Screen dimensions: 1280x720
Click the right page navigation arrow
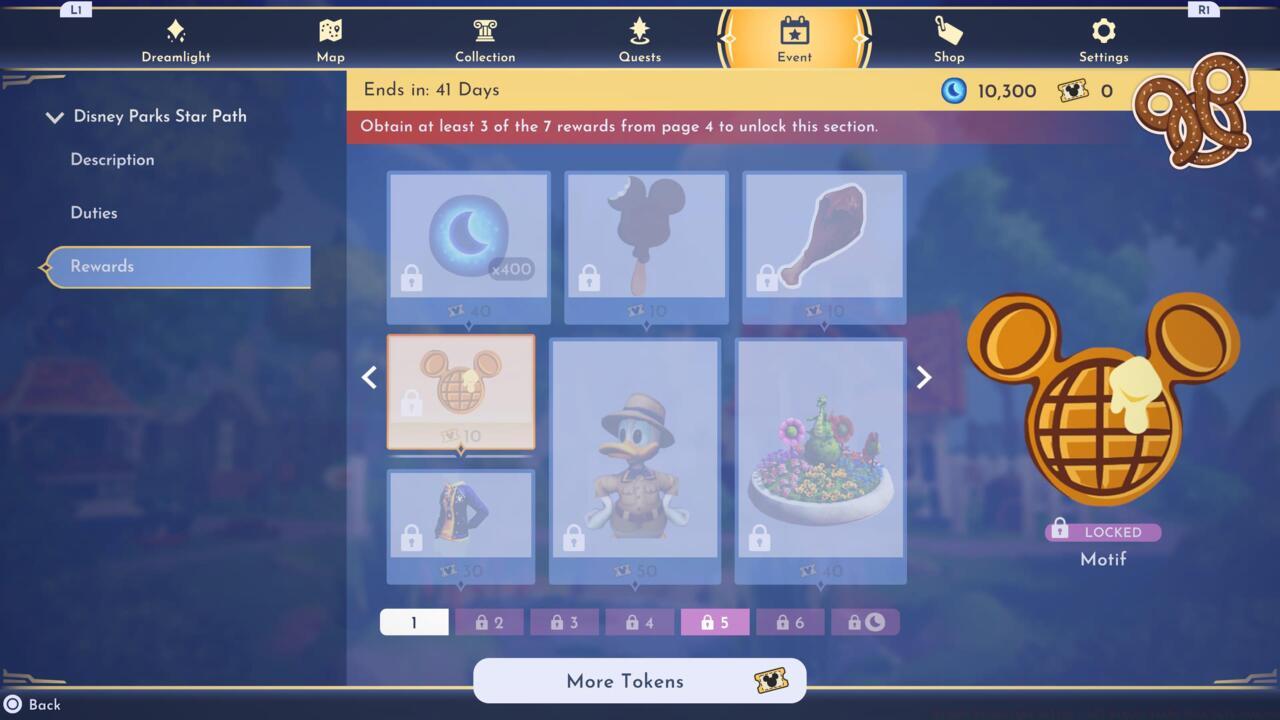(923, 377)
